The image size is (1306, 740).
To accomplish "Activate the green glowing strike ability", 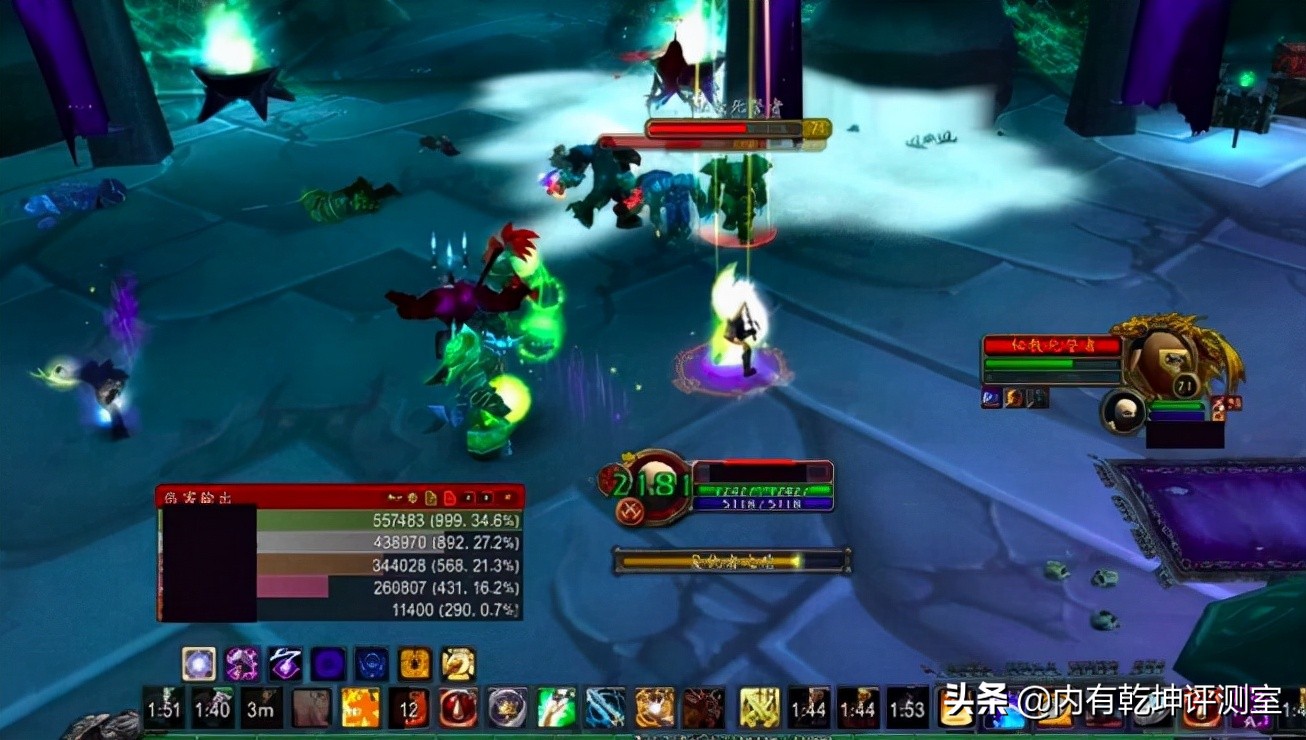I will tap(556, 708).
